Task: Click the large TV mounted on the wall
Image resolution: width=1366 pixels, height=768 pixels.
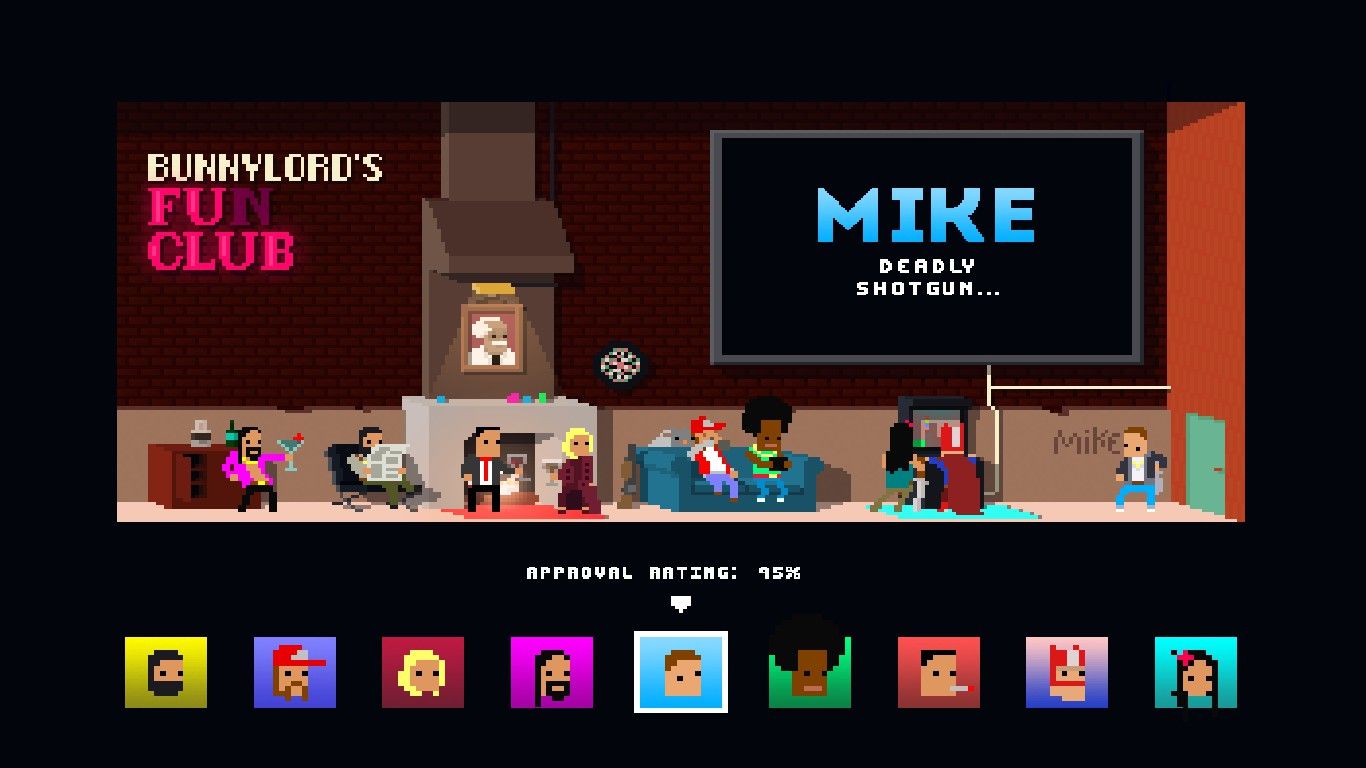Action: tap(926, 245)
